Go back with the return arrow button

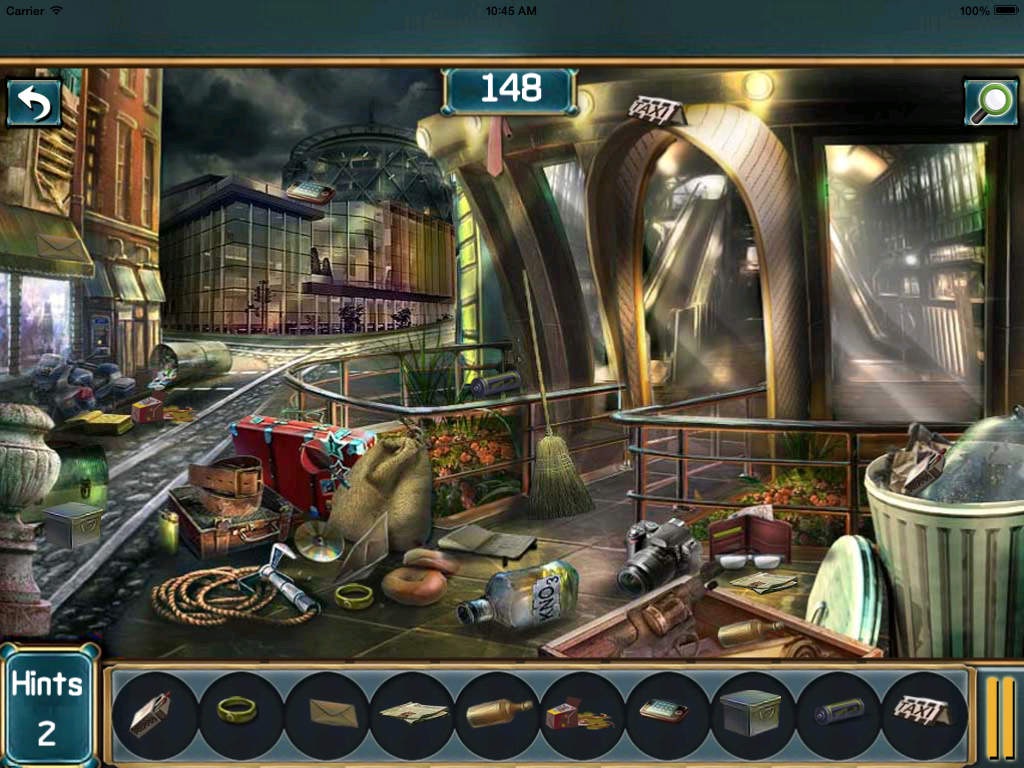[34, 103]
